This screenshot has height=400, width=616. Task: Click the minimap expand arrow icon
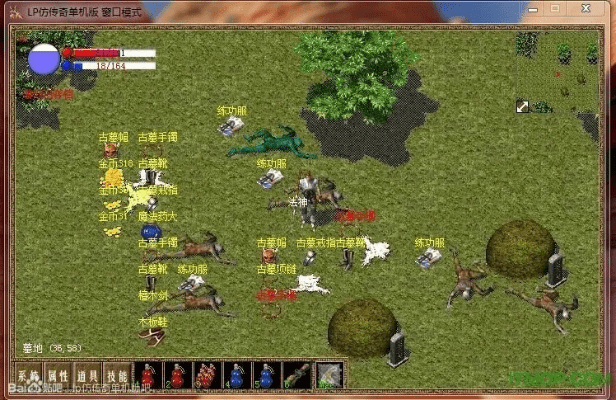click(522, 106)
